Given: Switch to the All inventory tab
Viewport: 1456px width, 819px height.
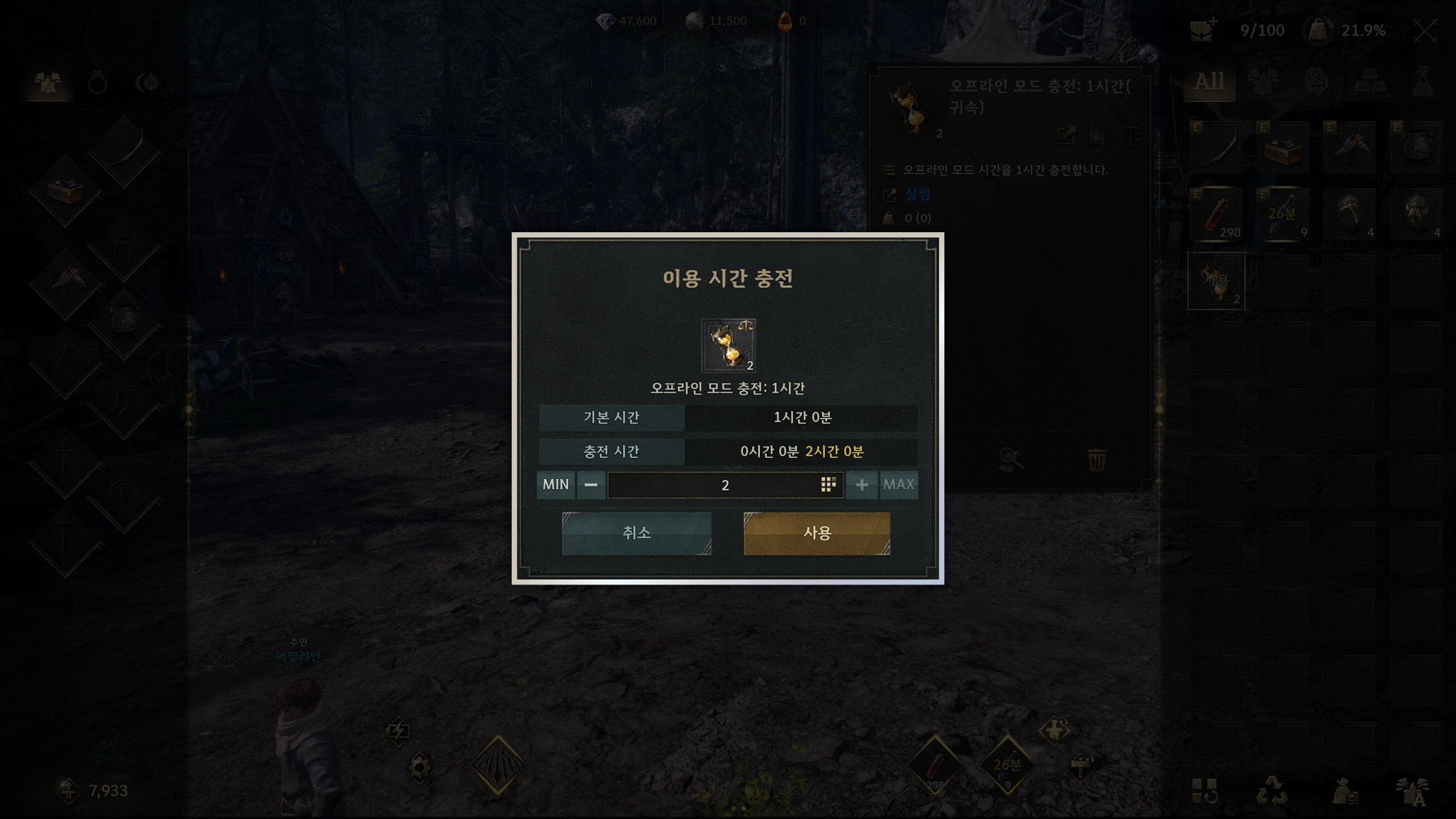Looking at the screenshot, I should click(x=1209, y=82).
